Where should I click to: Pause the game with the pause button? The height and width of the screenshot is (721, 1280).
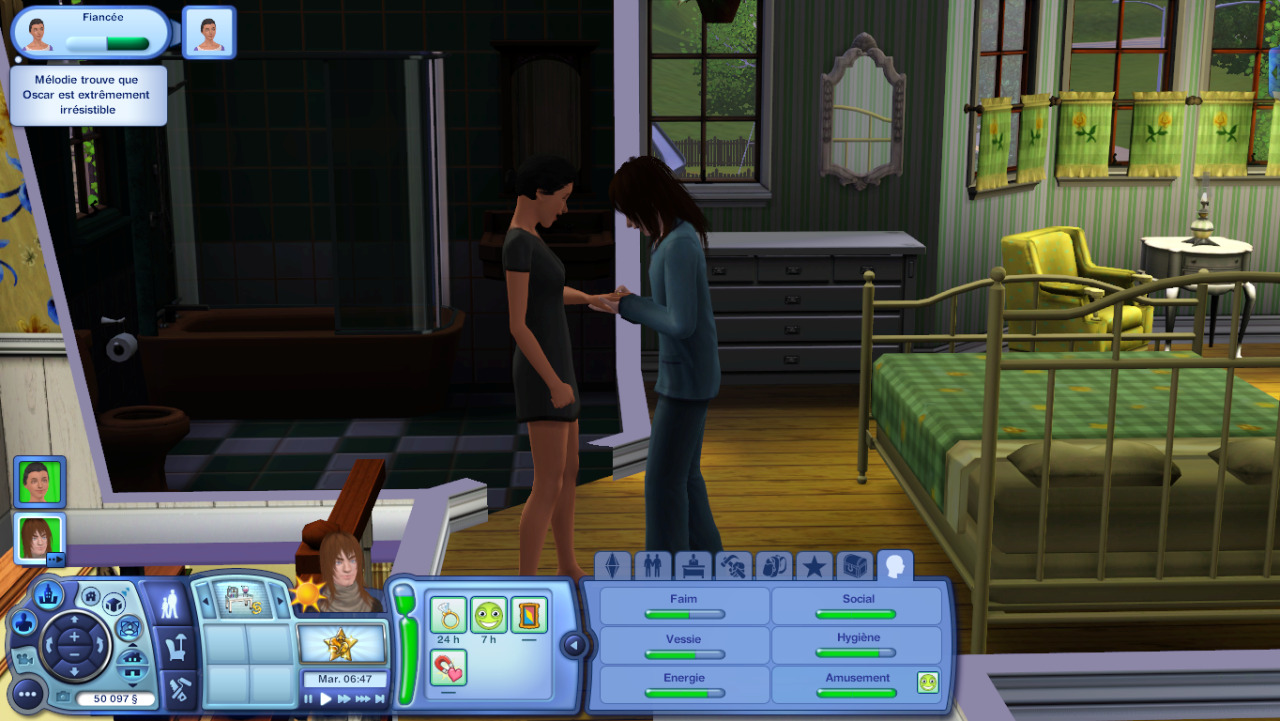click(x=308, y=699)
